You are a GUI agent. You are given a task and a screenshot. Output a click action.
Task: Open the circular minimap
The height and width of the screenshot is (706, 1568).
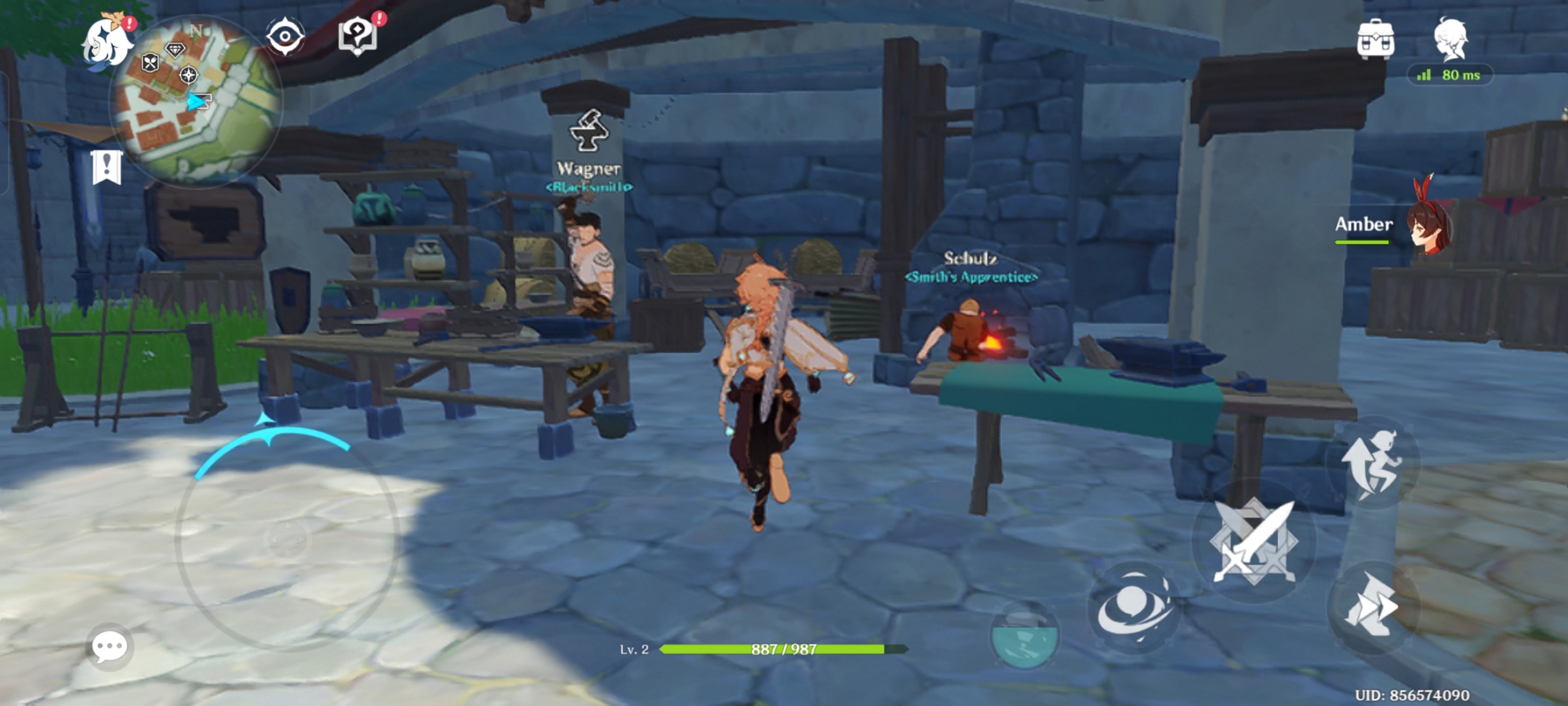(x=196, y=102)
